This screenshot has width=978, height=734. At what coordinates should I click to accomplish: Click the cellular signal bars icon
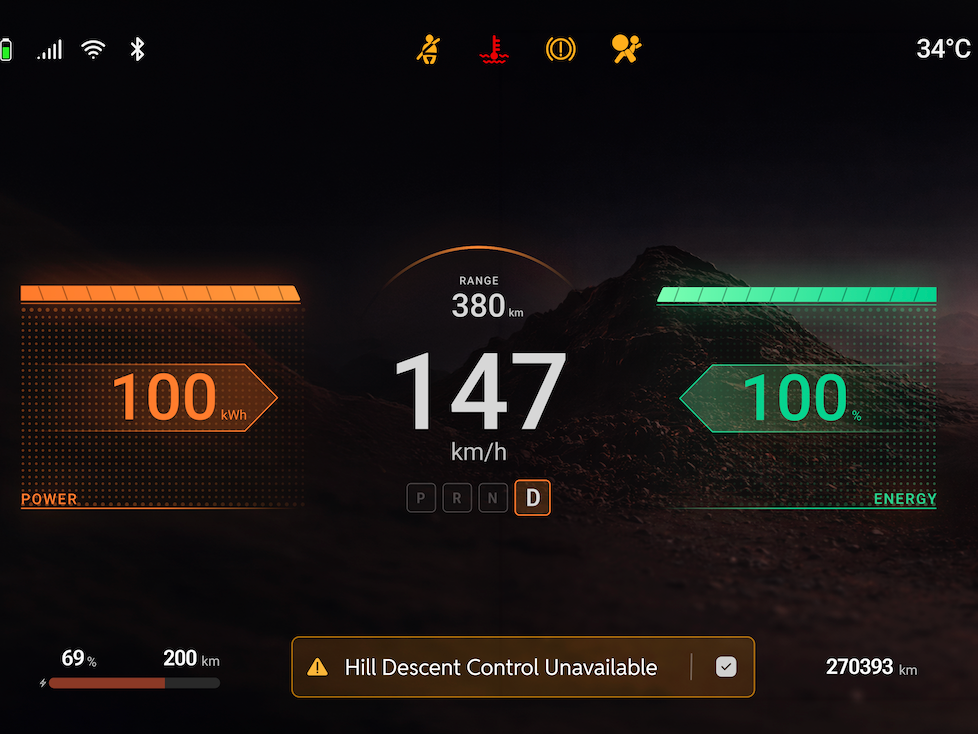tap(50, 49)
